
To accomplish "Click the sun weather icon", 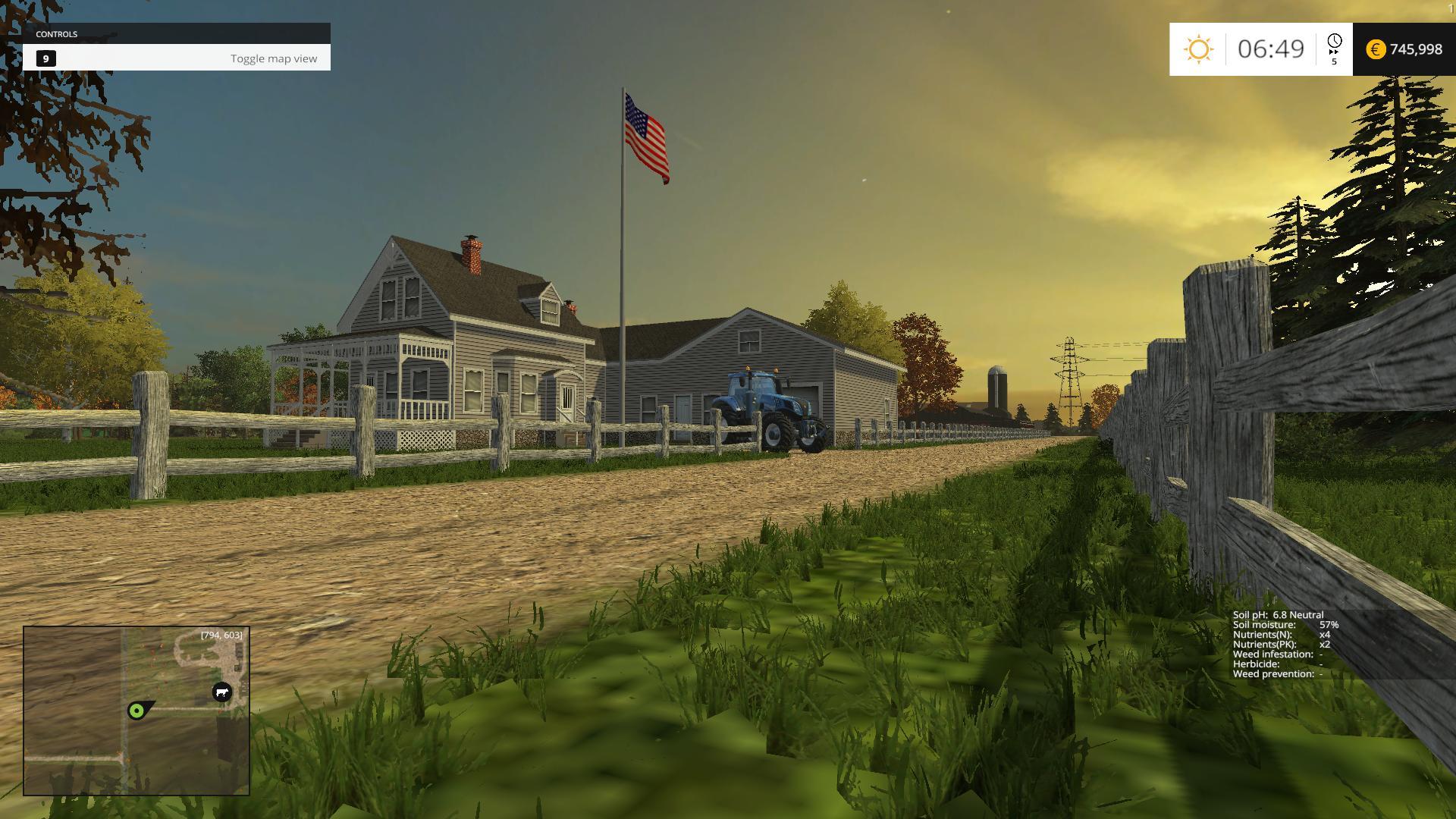I will [x=1198, y=49].
